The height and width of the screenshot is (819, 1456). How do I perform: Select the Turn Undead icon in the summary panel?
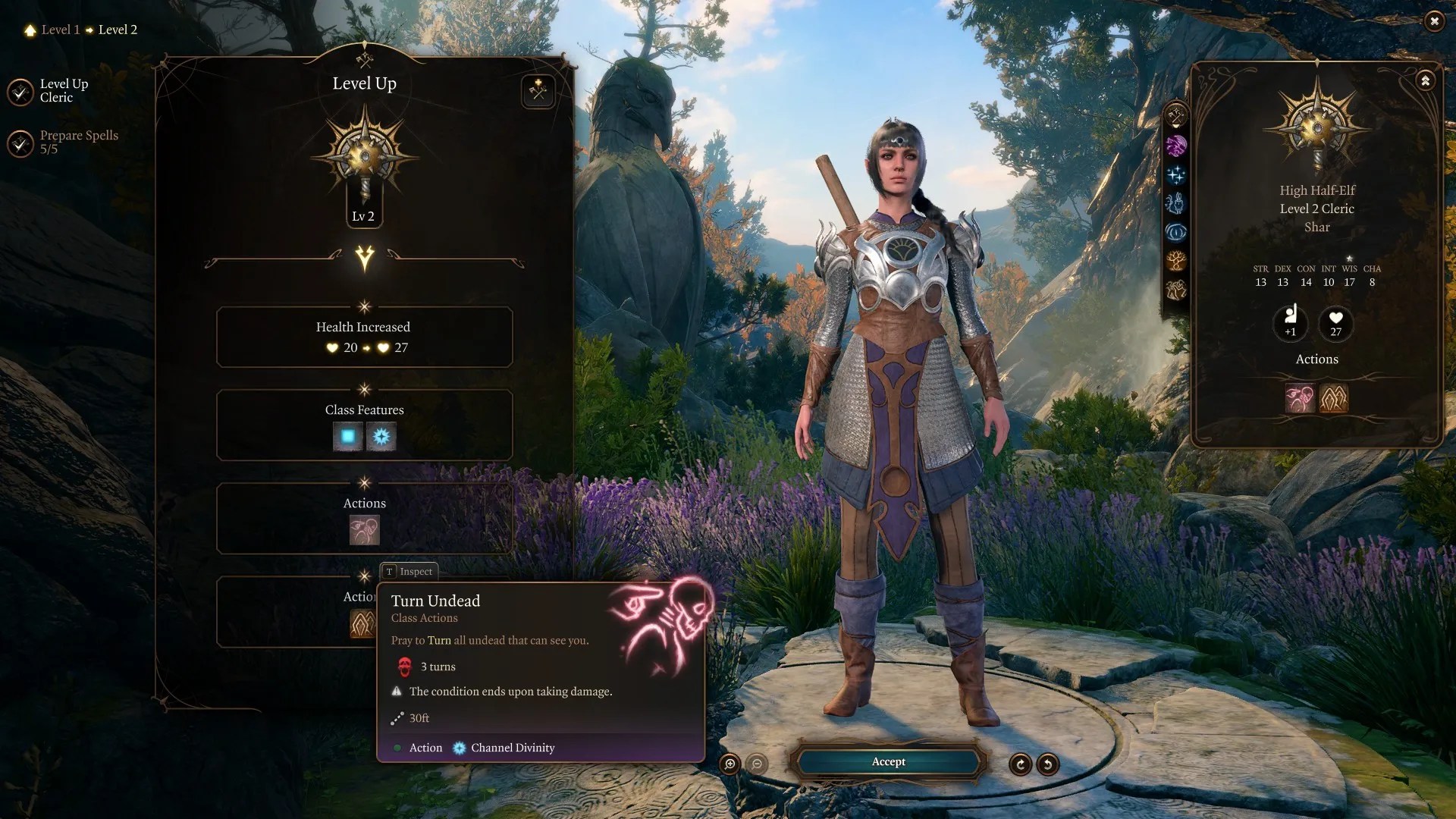coord(1299,398)
